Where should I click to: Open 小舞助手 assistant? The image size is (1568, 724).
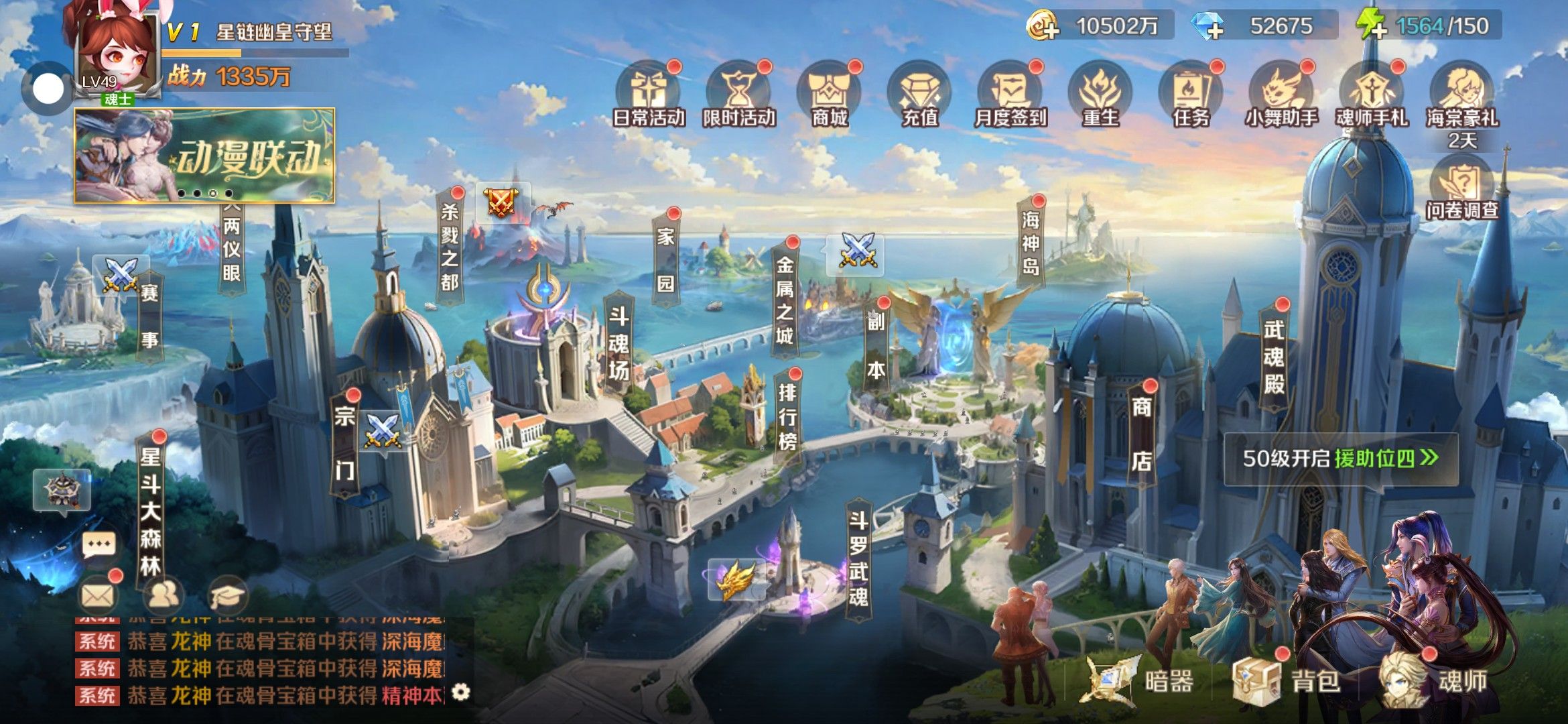[x=1281, y=95]
